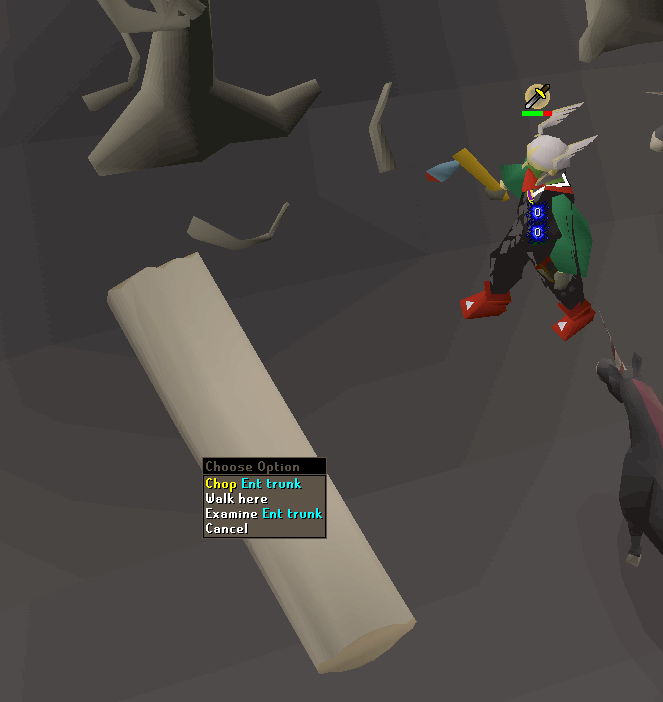Choose Chop Ent trunk option
Viewport: 663px width, 702px height.
pyautogui.click(x=253, y=484)
